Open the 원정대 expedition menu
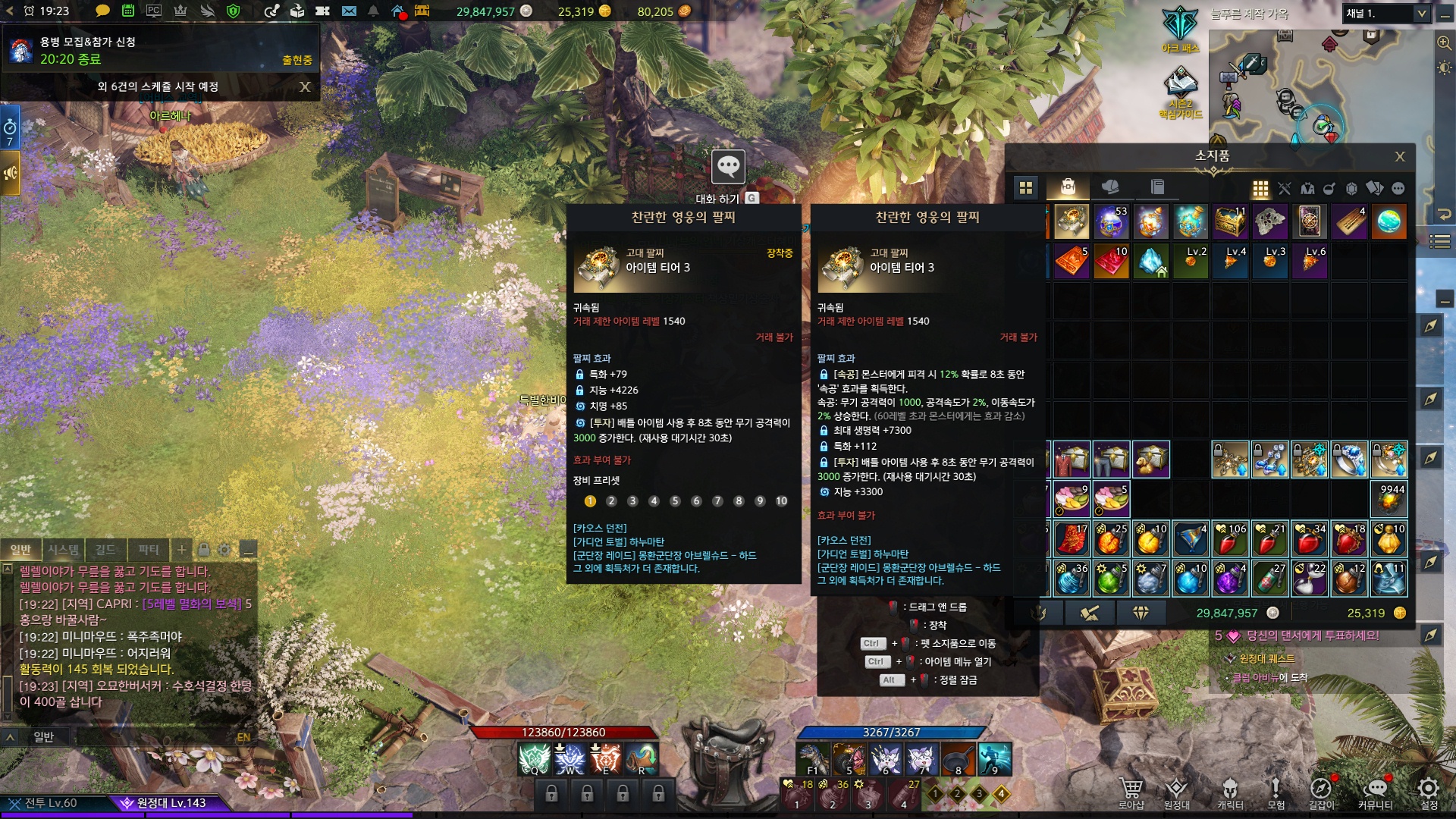Screen dimensions: 1456x819 pyautogui.click(x=1176, y=792)
